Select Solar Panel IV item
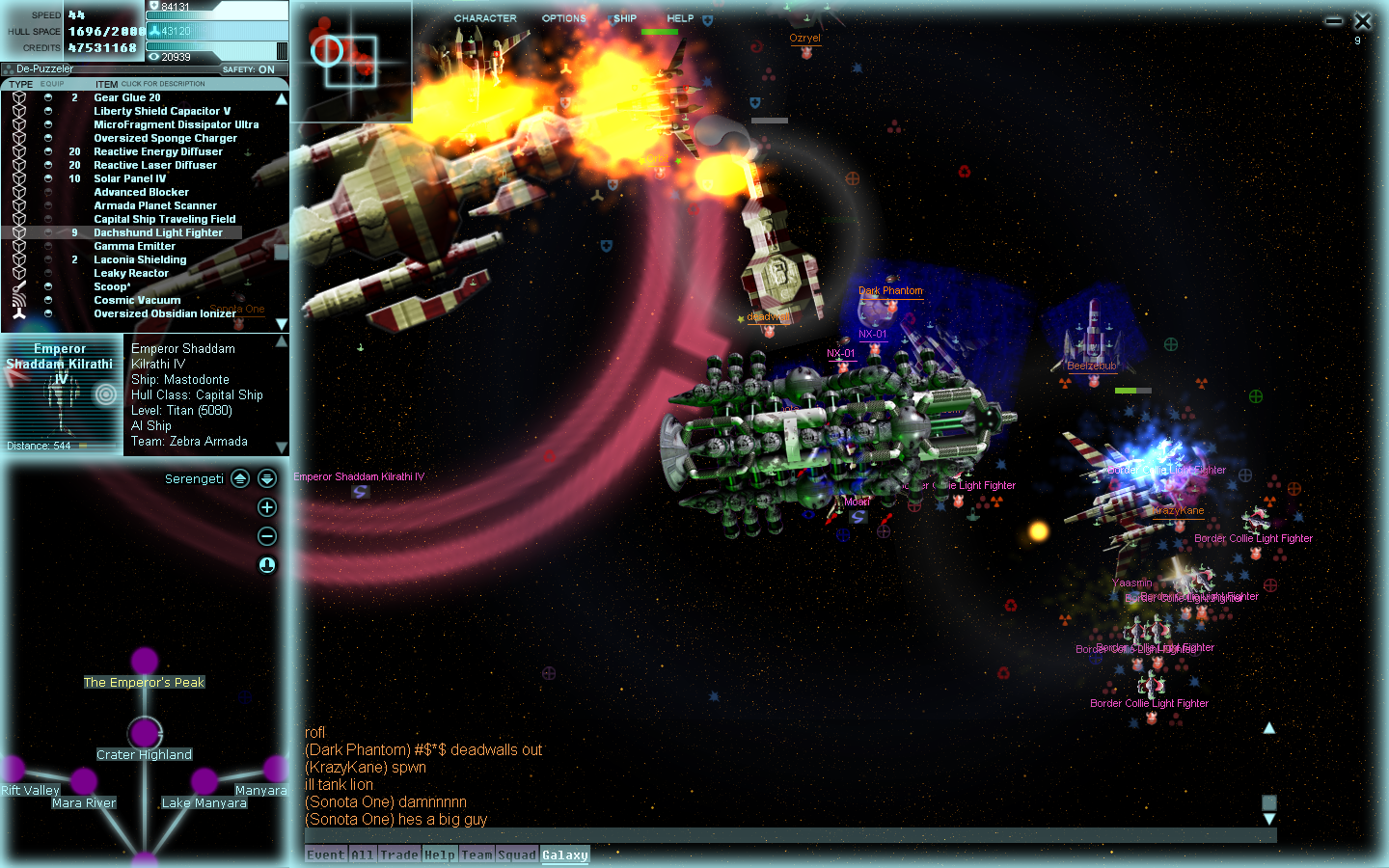The width and height of the screenshot is (1389, 868). click(129, 178)
